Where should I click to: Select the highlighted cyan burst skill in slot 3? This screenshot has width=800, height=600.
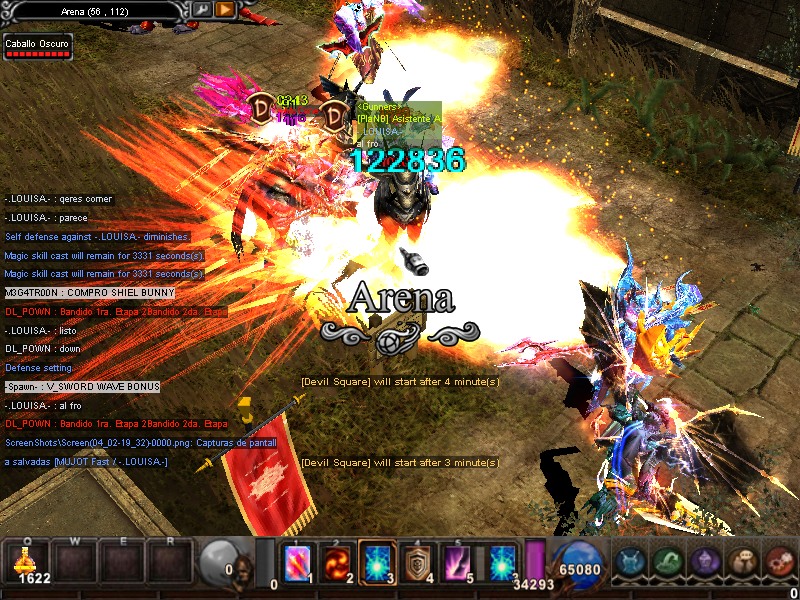pyautogui.click(x=378, y=564)
